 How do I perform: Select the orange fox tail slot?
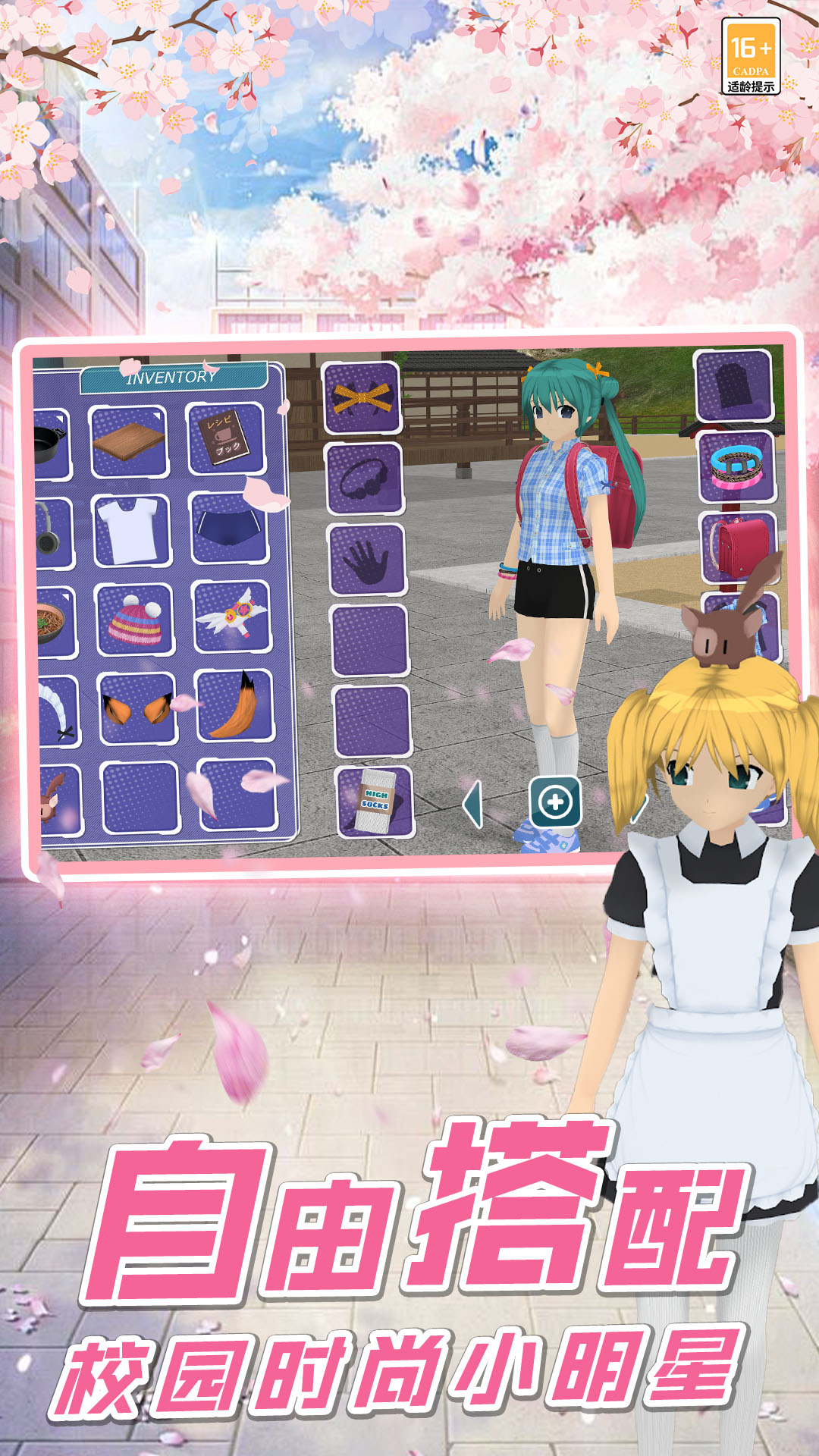234,705
